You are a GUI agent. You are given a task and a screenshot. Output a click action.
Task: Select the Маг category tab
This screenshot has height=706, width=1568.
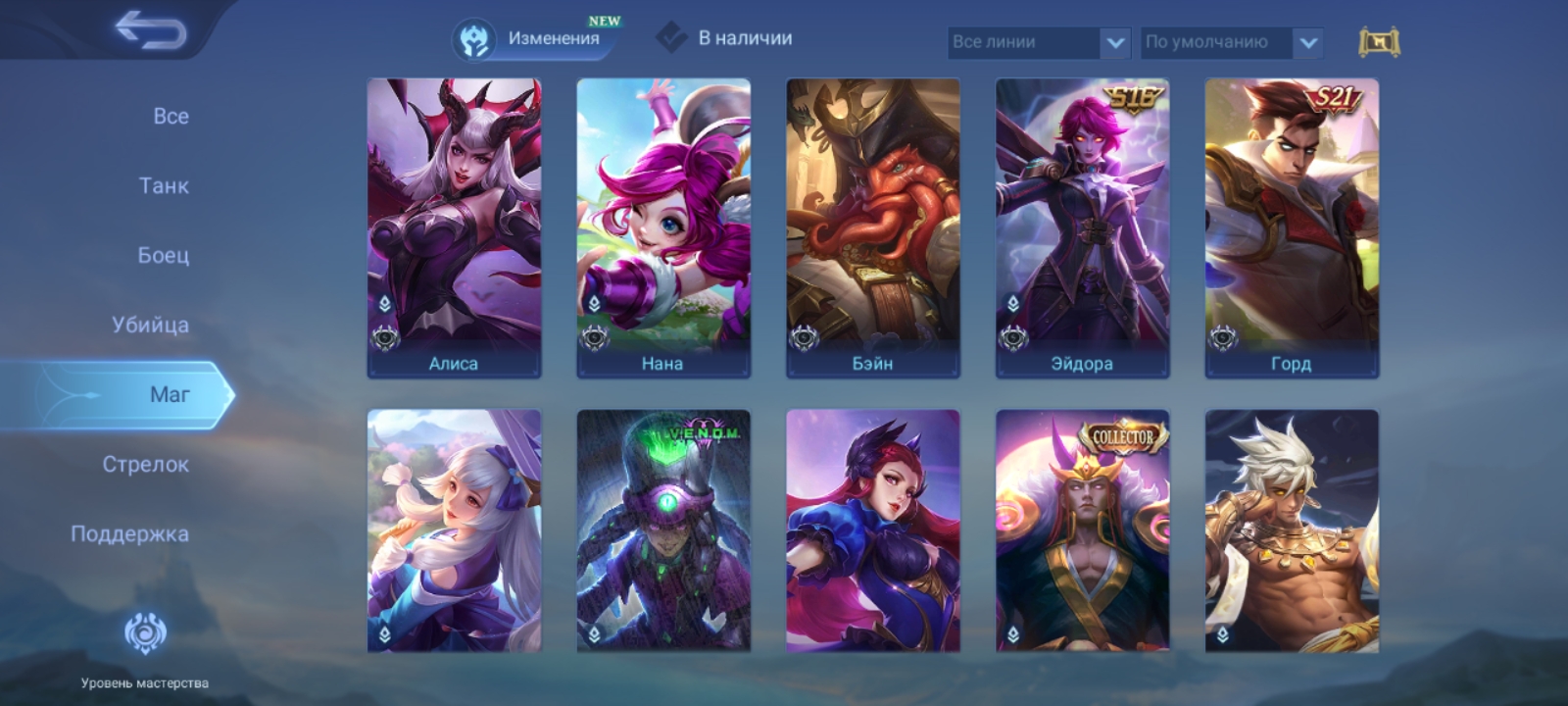pyautogui.click(x=169, y=394)
